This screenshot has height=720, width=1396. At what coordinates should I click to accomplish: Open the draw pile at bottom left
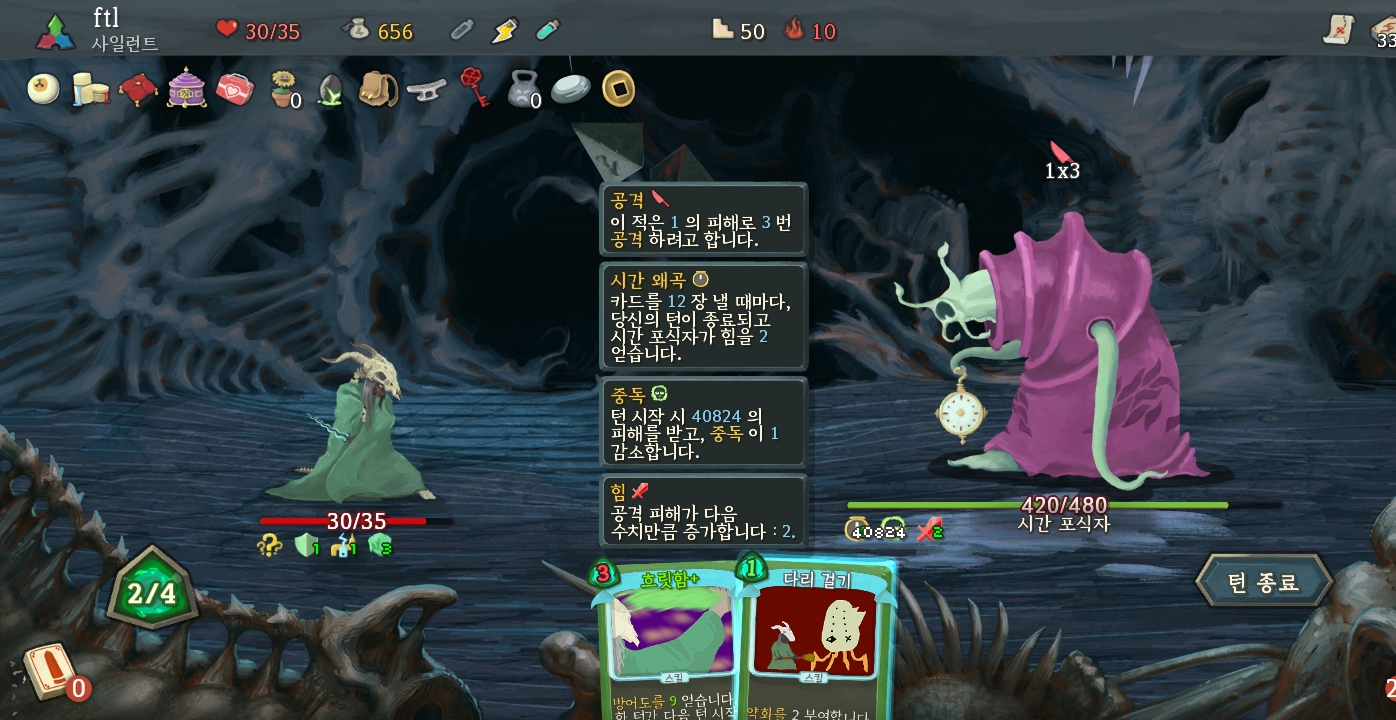[x=49, y=671]
